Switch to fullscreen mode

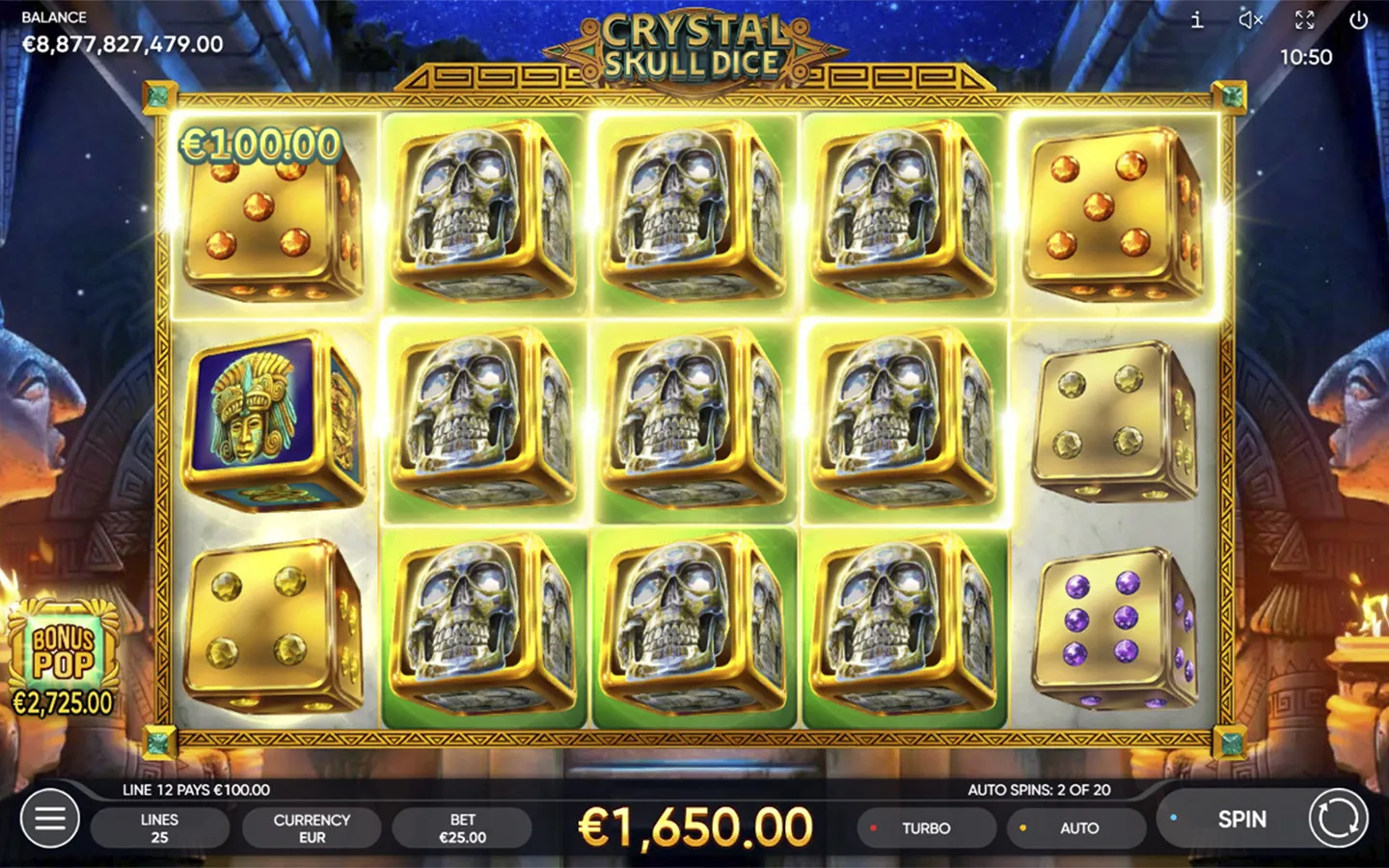(x=1304, y=20)
